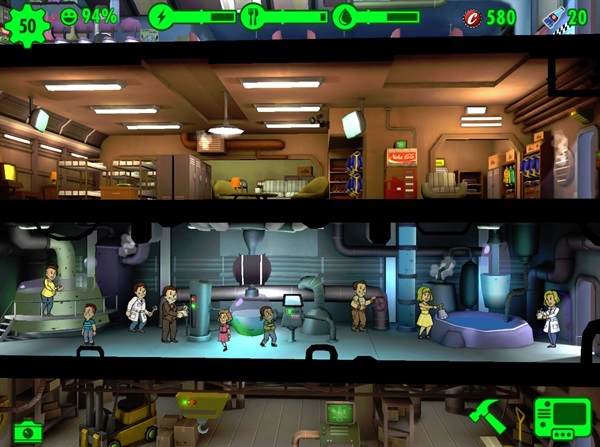Screen dimensions: 600x447
Task: Open the dweller list gear showing 50
Action: click(27, 24)
